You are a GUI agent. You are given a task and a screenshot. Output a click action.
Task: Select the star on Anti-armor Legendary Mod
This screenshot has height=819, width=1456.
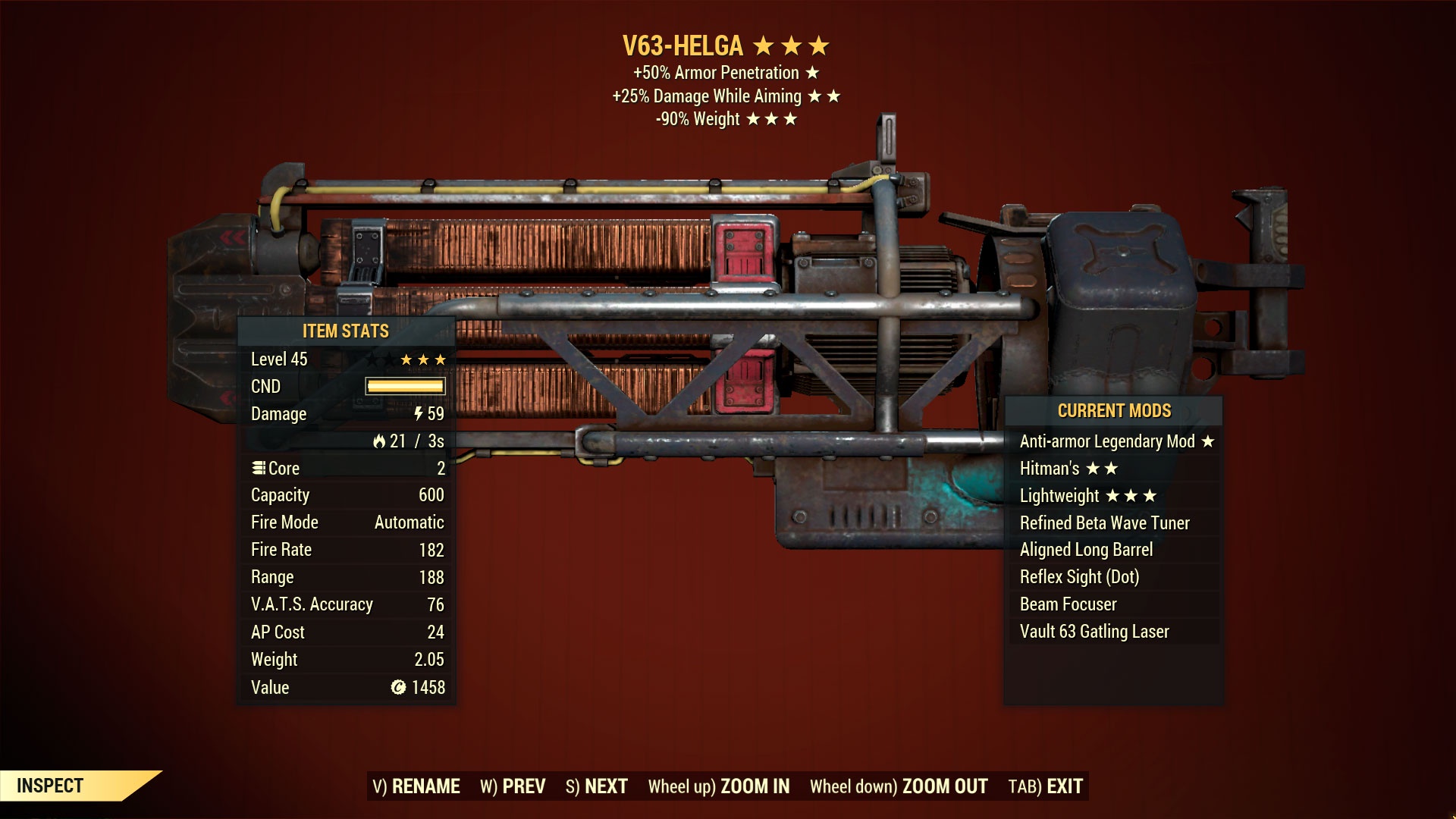point(1209,441)
